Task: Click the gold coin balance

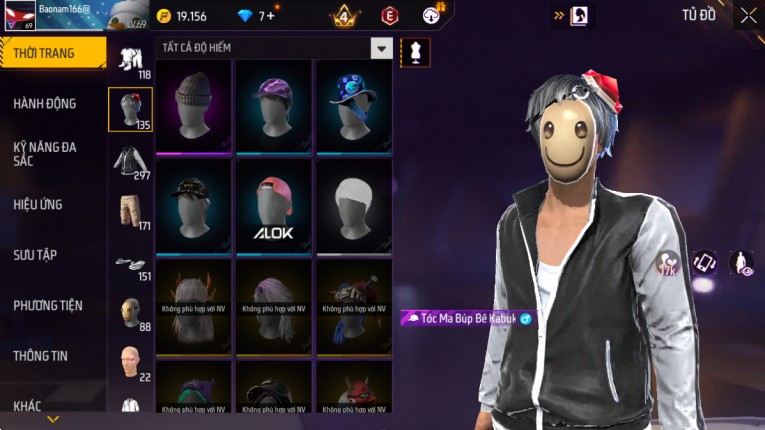Action: 182,16
